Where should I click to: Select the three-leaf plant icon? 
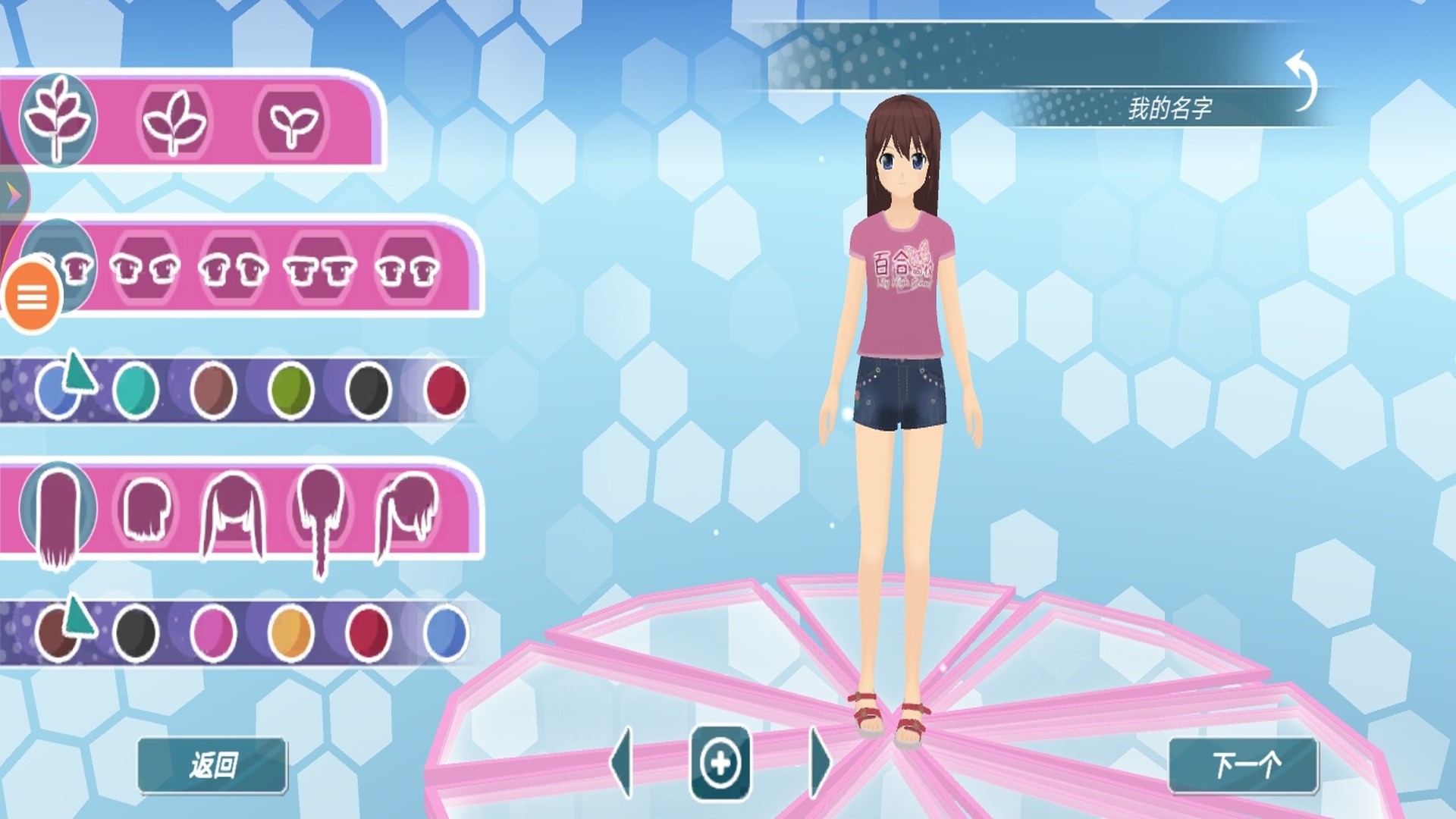pyautogui.click(x=174, y=123)
